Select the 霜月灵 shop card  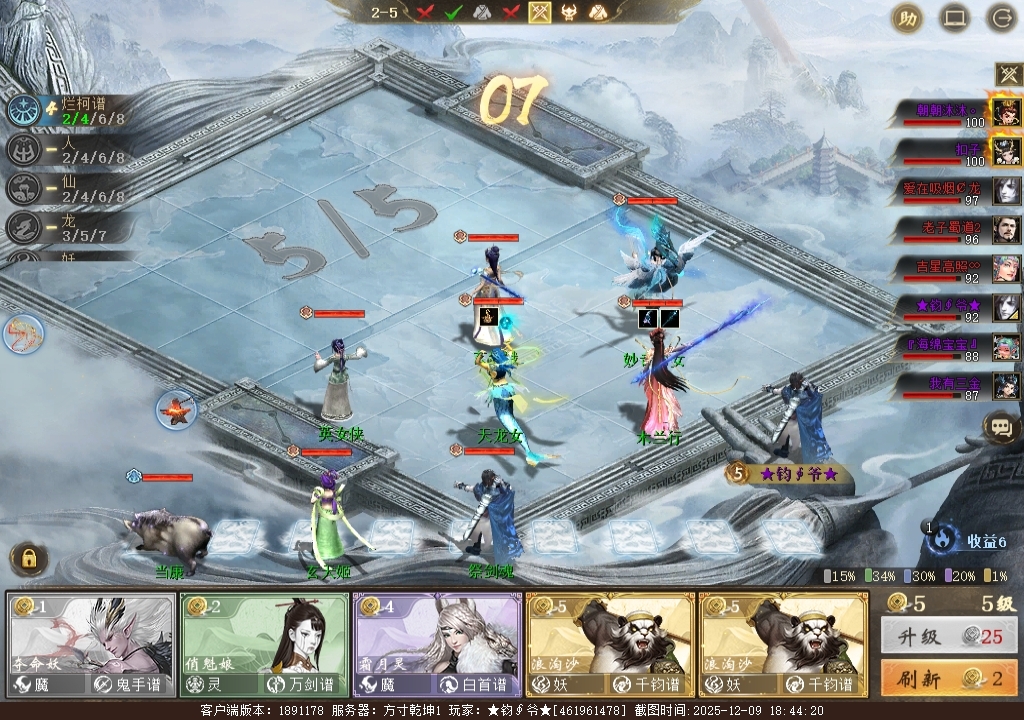coord(437,644)
